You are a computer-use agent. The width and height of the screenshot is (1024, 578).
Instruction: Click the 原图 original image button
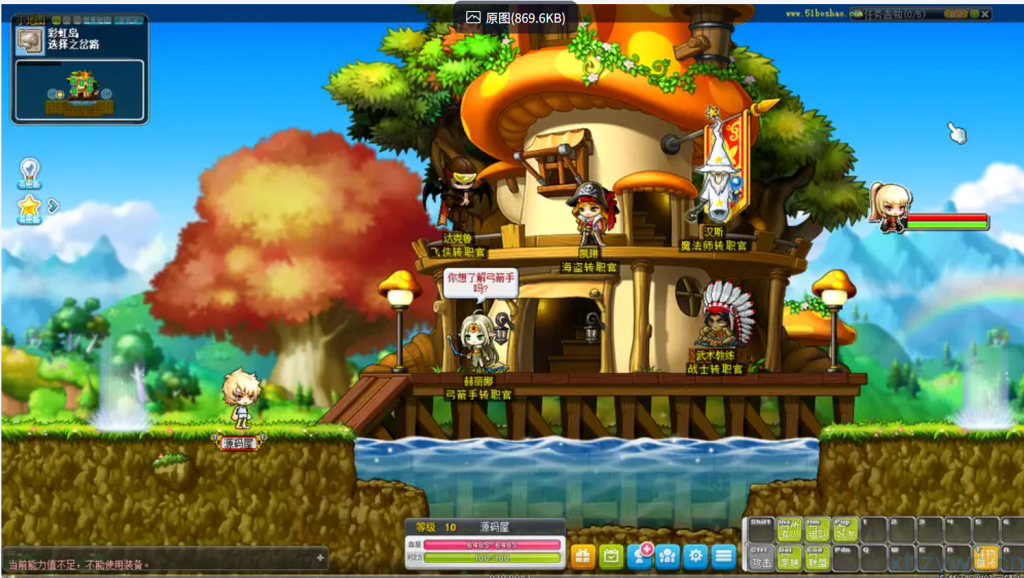click(515, 18)
